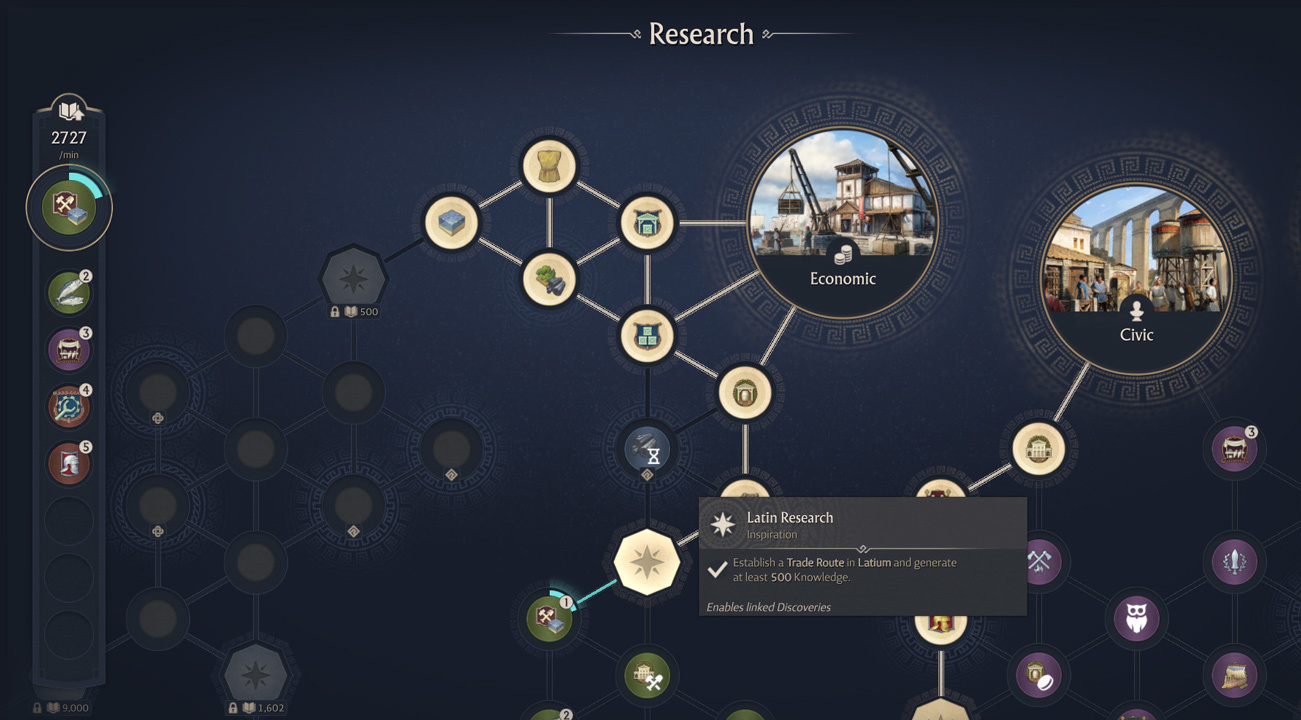The height and width of the screenshot is (720, 1301).
Task: Click the active research progress ring
Action: [68, 207]
